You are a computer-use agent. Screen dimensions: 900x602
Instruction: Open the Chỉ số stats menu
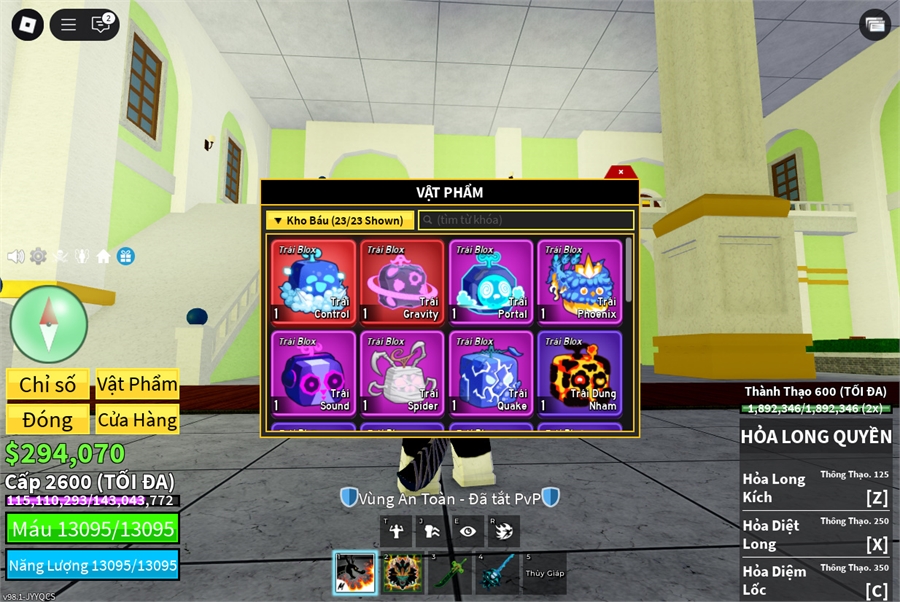tap(48, 385)
